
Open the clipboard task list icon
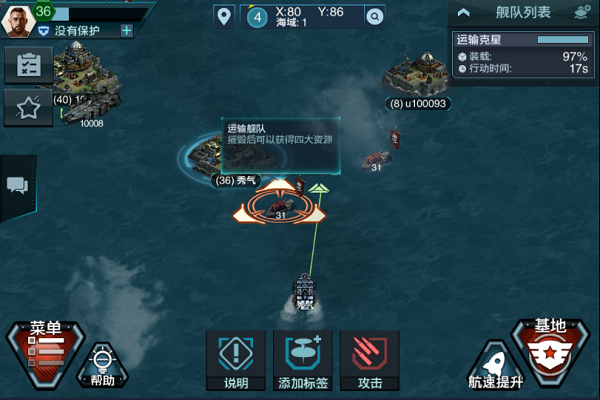(x=28, y=64)
